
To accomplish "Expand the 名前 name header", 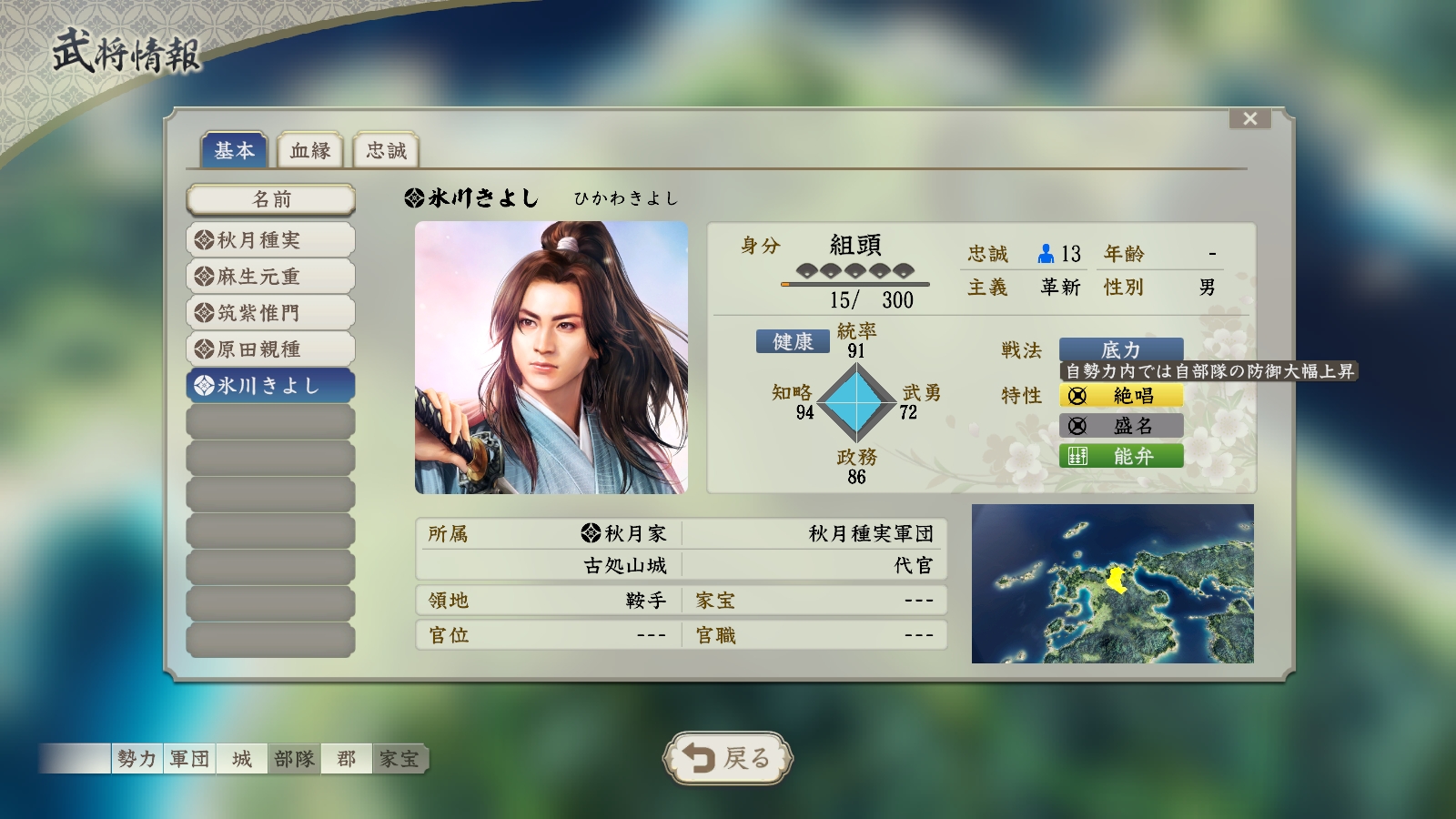I will click(270, 198).
